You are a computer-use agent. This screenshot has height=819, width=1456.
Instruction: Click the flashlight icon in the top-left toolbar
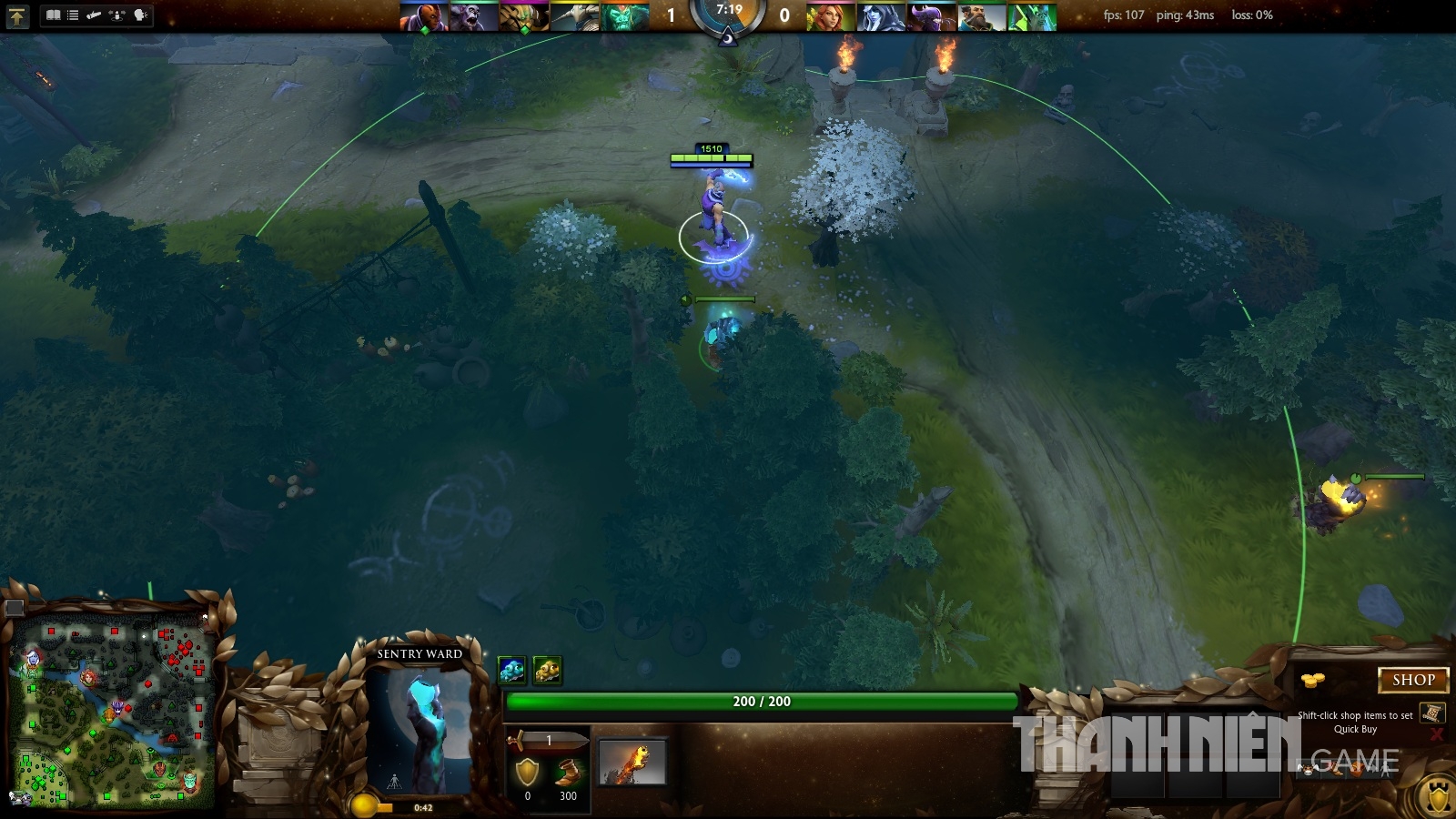click(92, 15)
